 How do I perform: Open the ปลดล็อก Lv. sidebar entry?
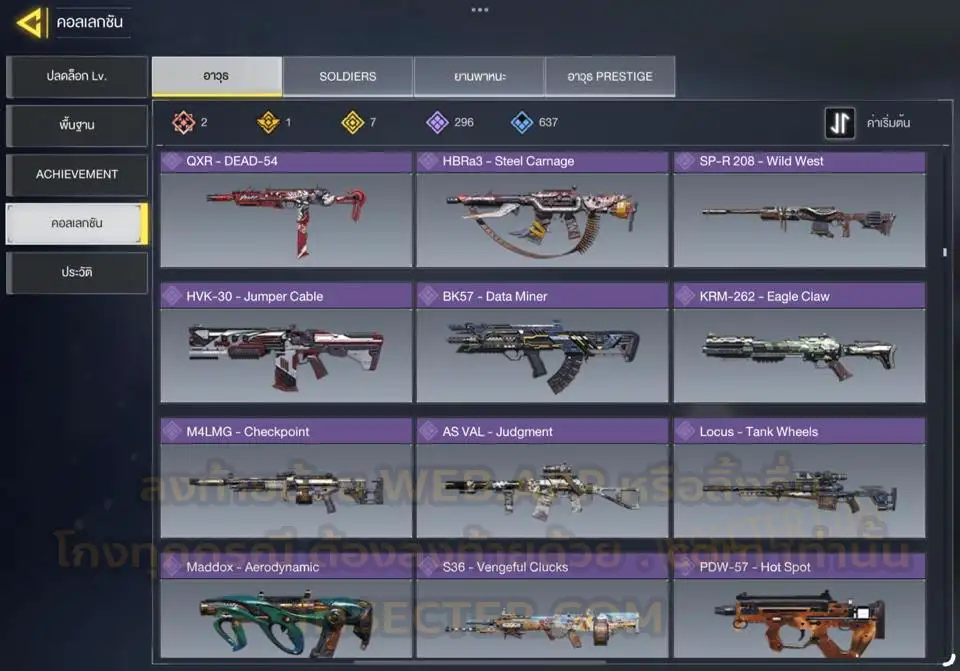(77, 77)
